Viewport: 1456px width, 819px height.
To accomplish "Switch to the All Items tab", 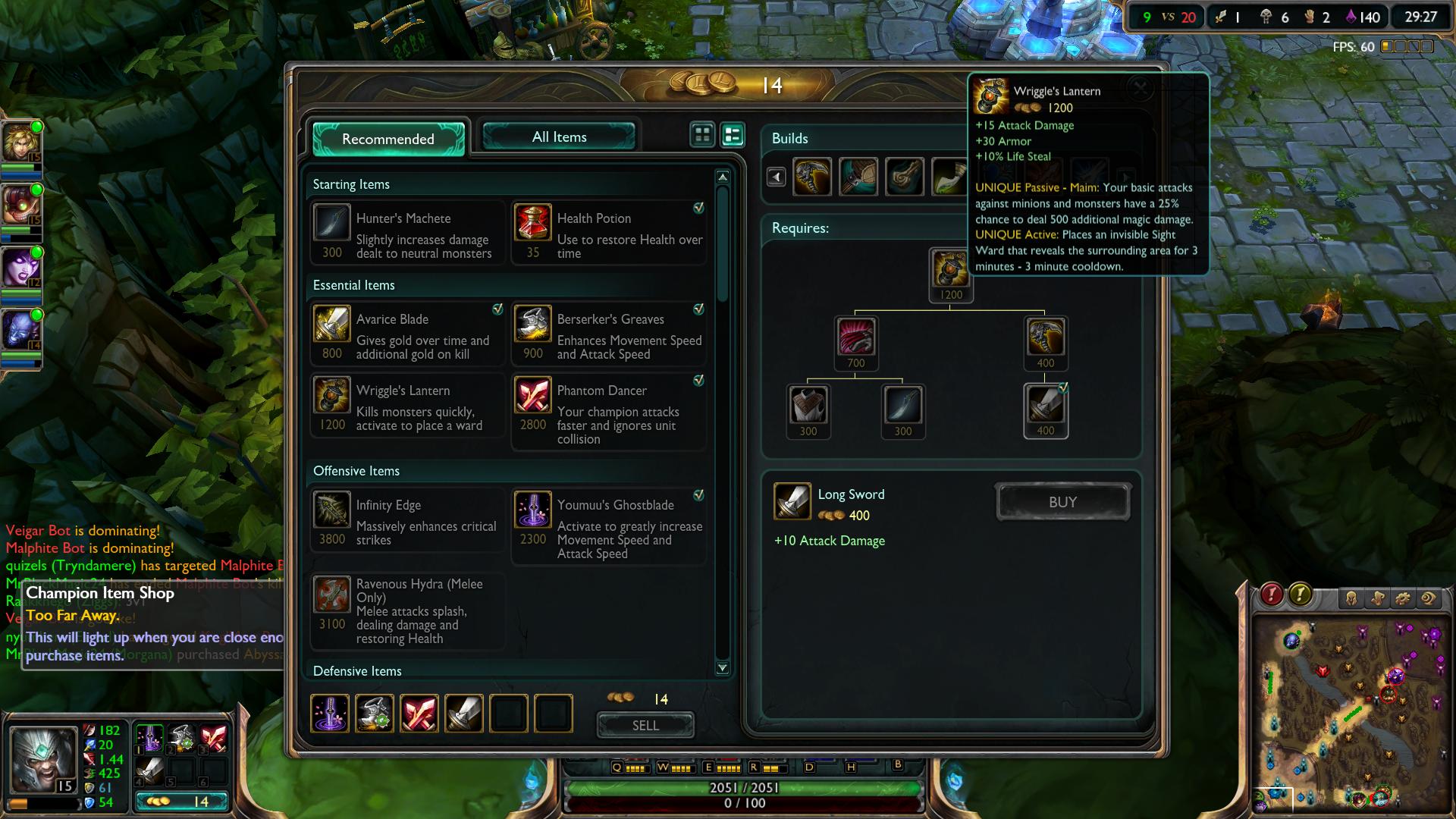I will pyautogui.click(x=559, y=136).
